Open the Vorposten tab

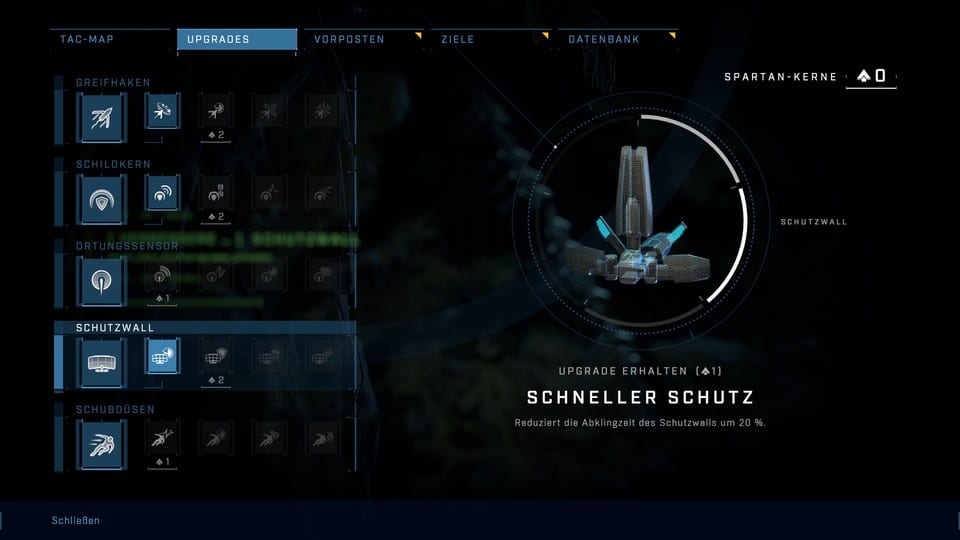point(363,40)
